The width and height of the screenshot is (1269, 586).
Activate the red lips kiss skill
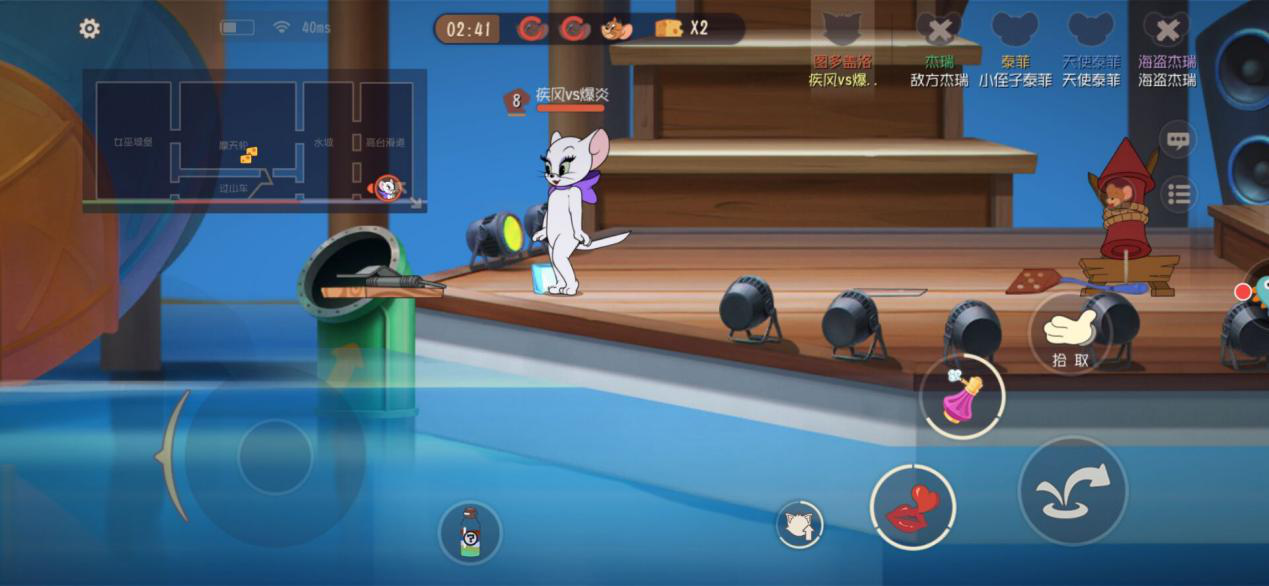point(911,507)
